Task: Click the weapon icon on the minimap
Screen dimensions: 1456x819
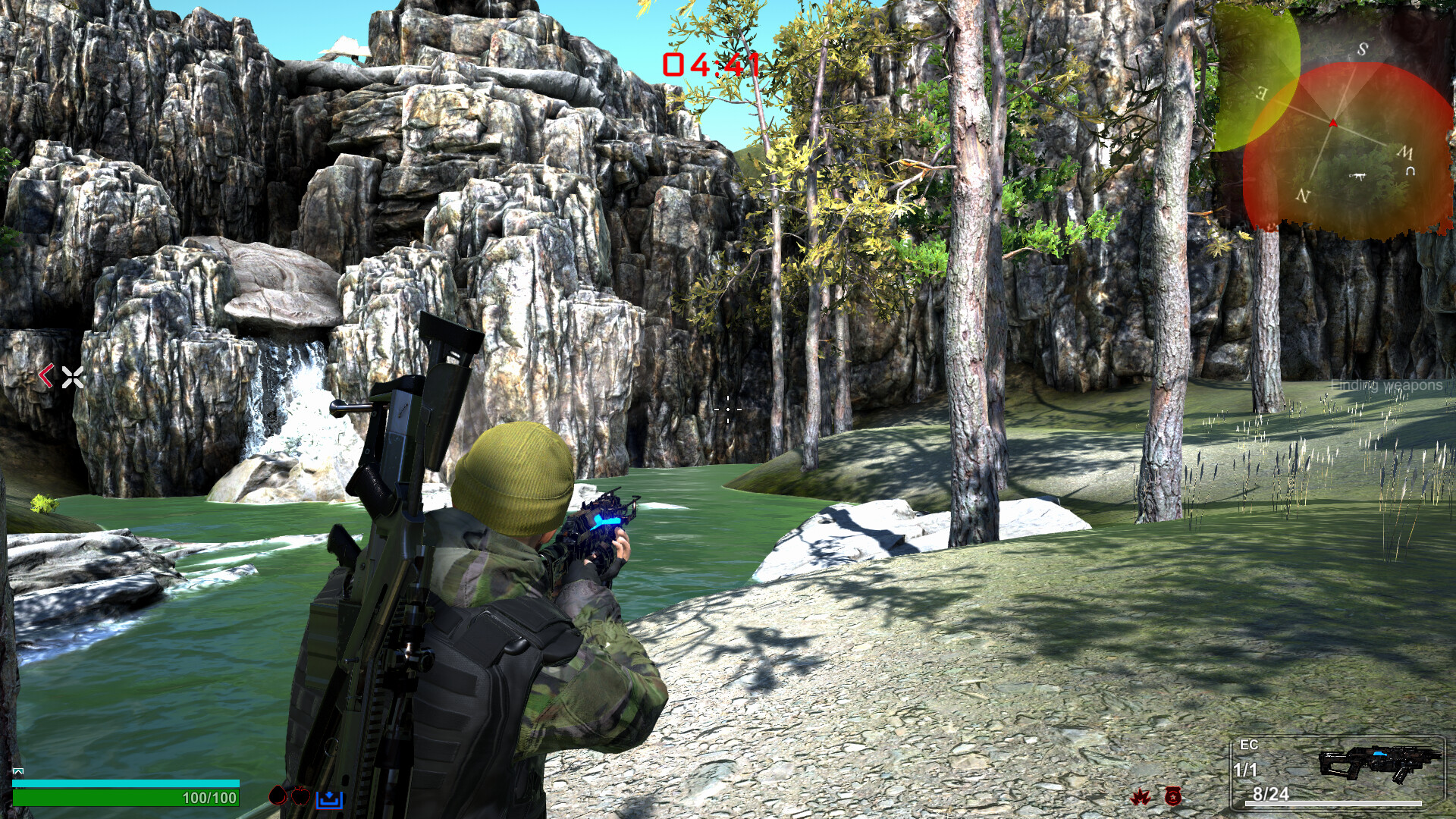Action: (x=1359, y=177)
